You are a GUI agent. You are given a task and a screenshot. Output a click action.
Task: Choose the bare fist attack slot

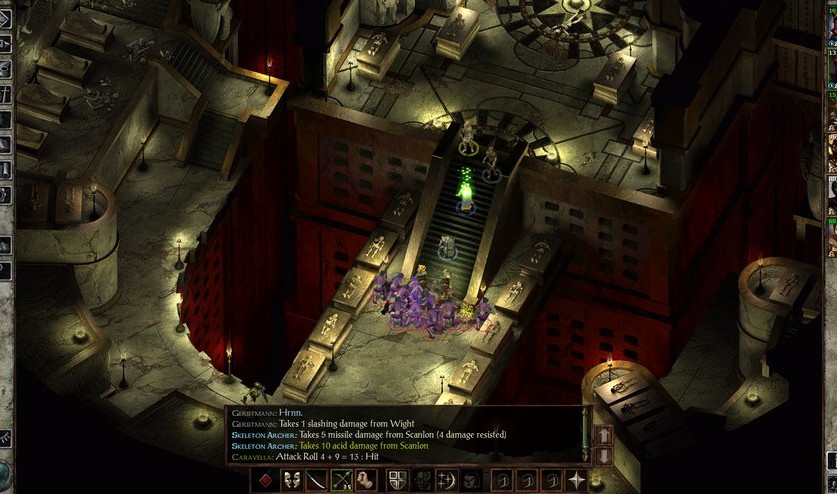[x=368, y=480]
